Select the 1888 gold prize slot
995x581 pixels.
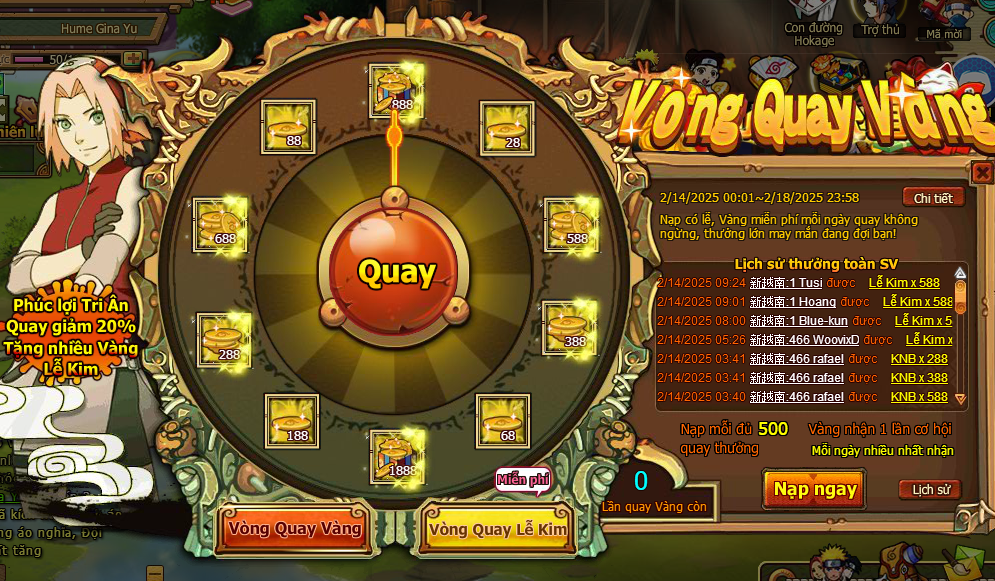pos(398,457)
